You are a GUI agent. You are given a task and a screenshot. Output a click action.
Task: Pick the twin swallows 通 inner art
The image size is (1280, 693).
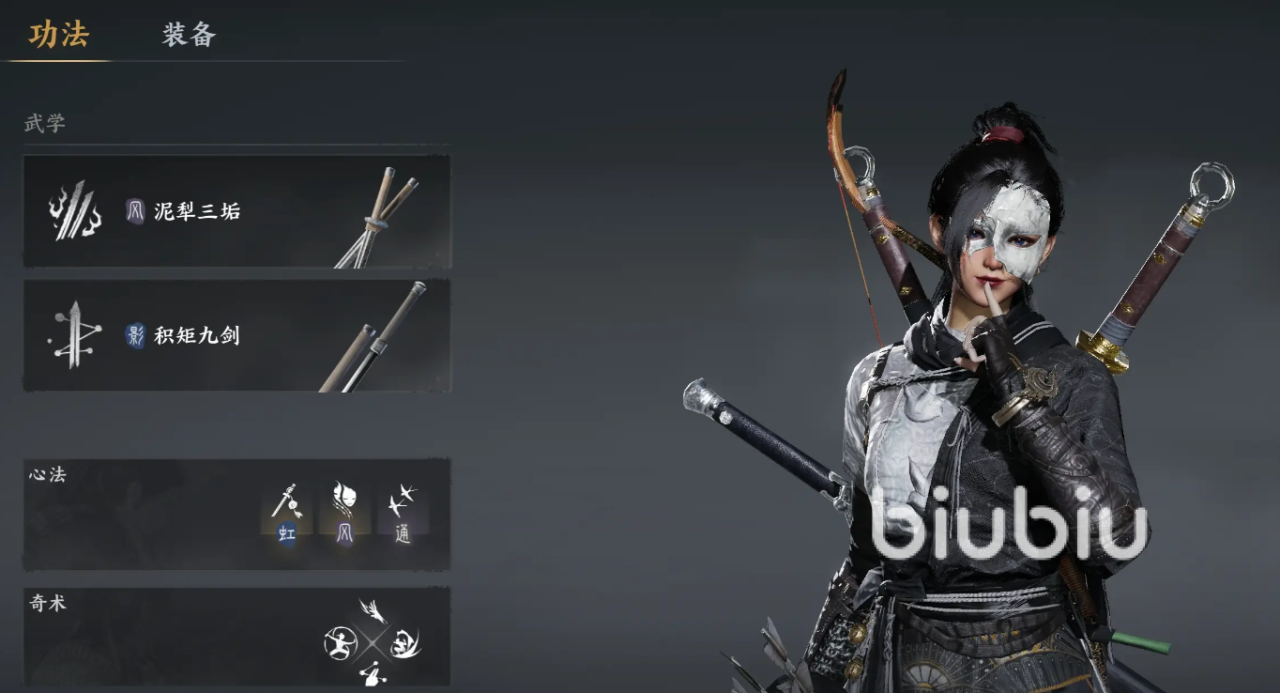pyautogui.click(x=402, y=511)
